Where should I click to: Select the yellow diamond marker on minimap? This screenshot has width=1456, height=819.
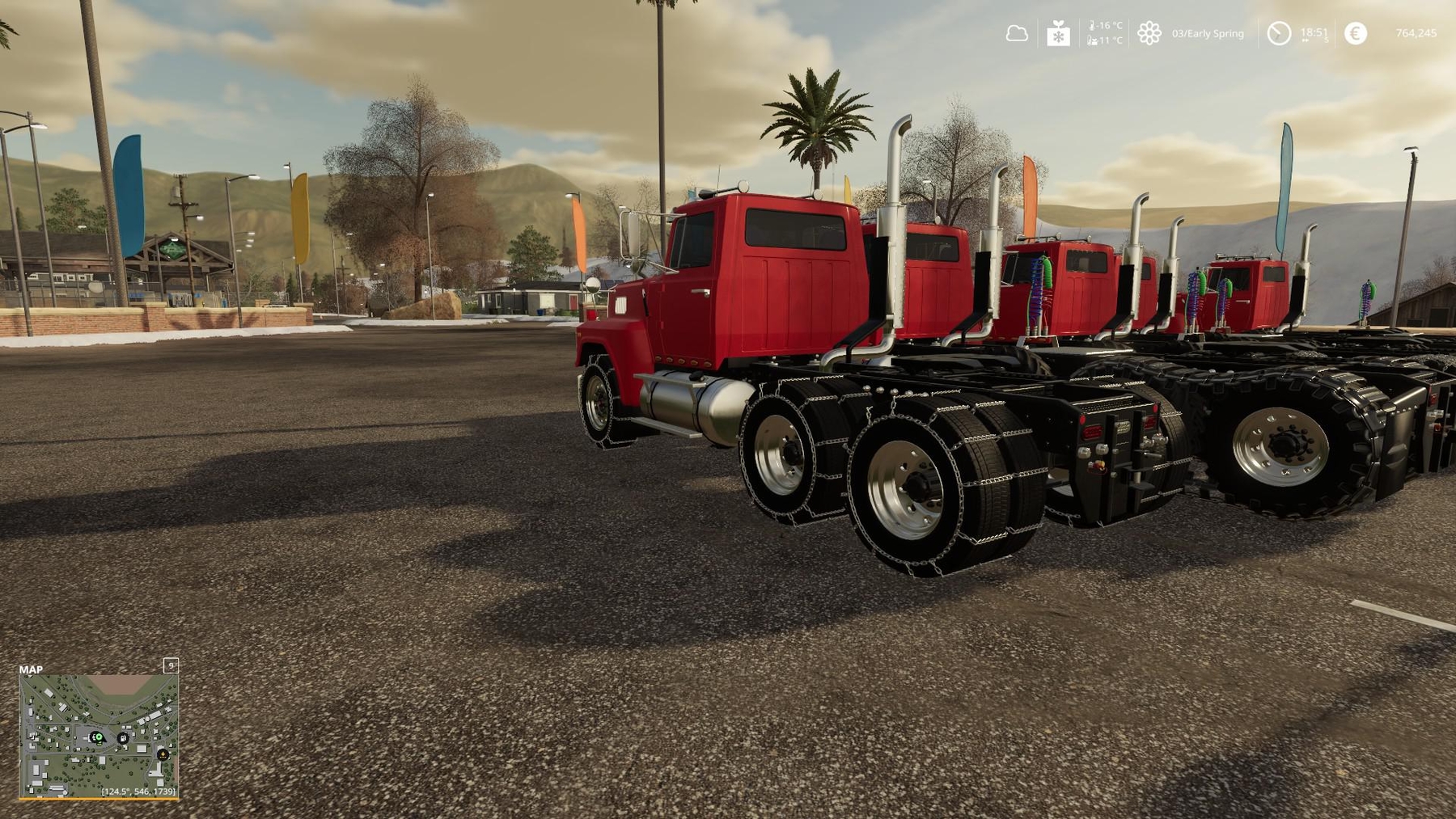tap(163, 754)
